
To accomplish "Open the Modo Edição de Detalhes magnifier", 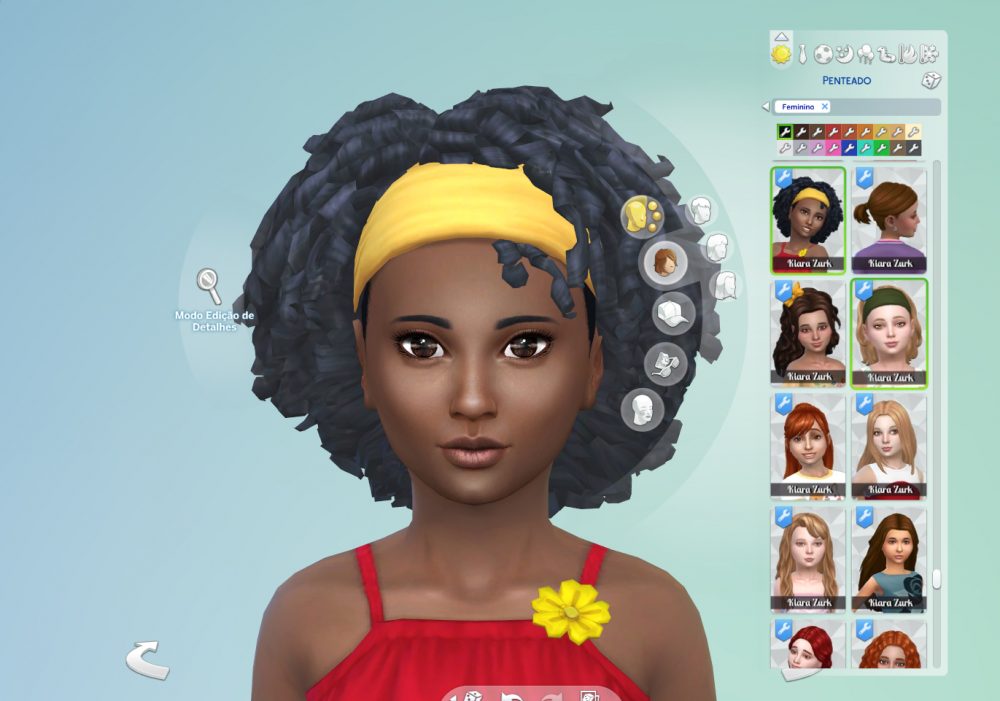I will point(209,285).
